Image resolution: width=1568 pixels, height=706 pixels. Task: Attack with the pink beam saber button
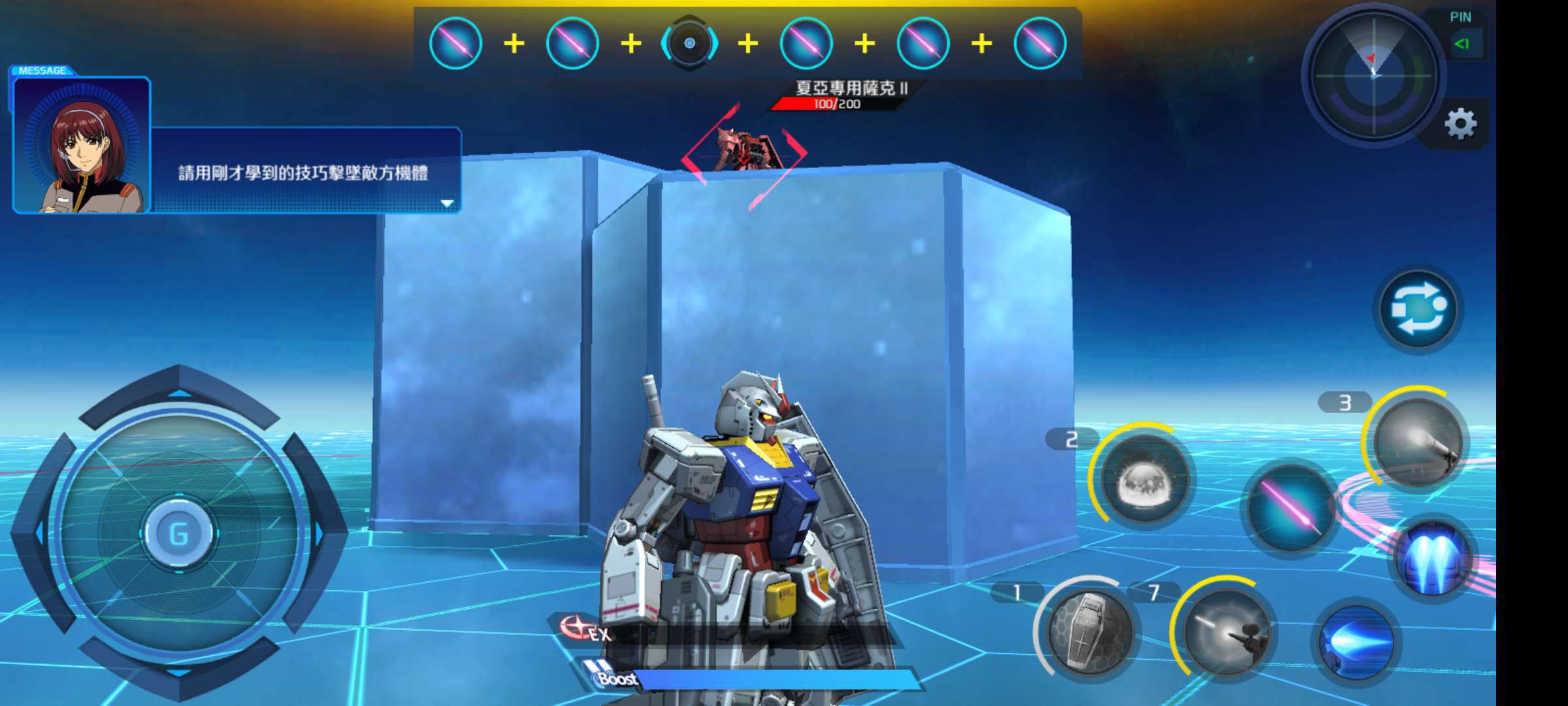tap(1290, 507)
